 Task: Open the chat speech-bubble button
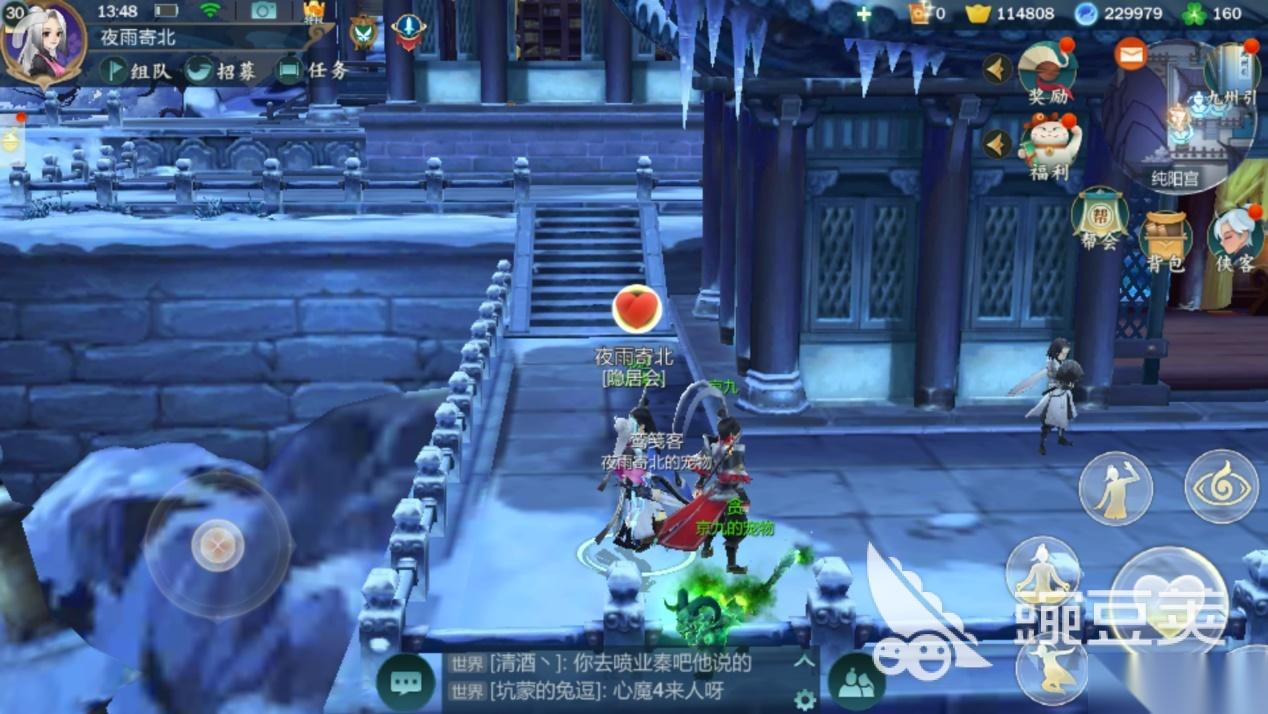(x=406, y=683)
